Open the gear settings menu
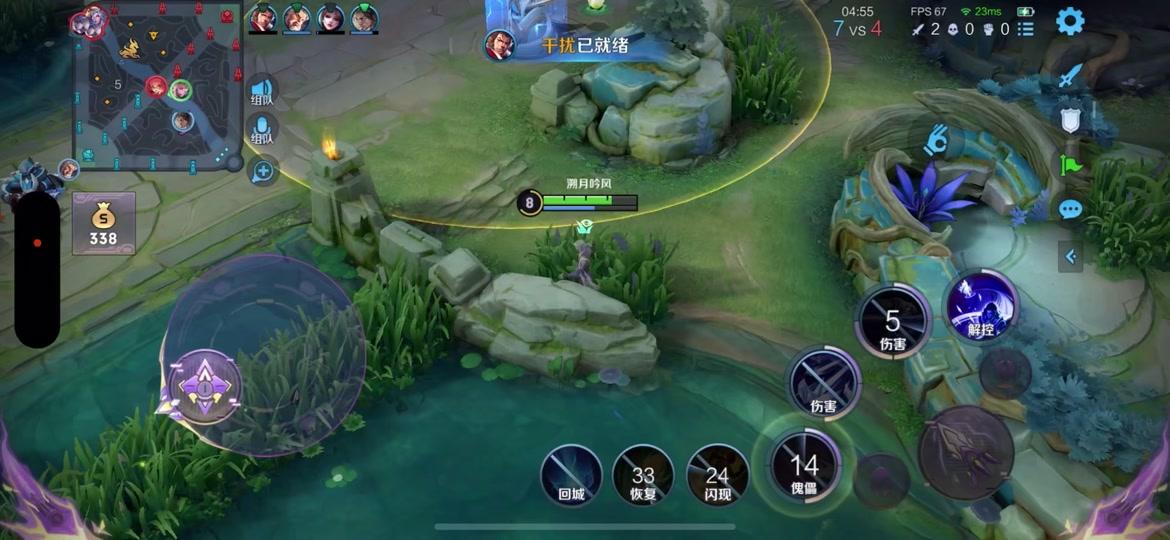1170x540 pixels. point(1070,21)
